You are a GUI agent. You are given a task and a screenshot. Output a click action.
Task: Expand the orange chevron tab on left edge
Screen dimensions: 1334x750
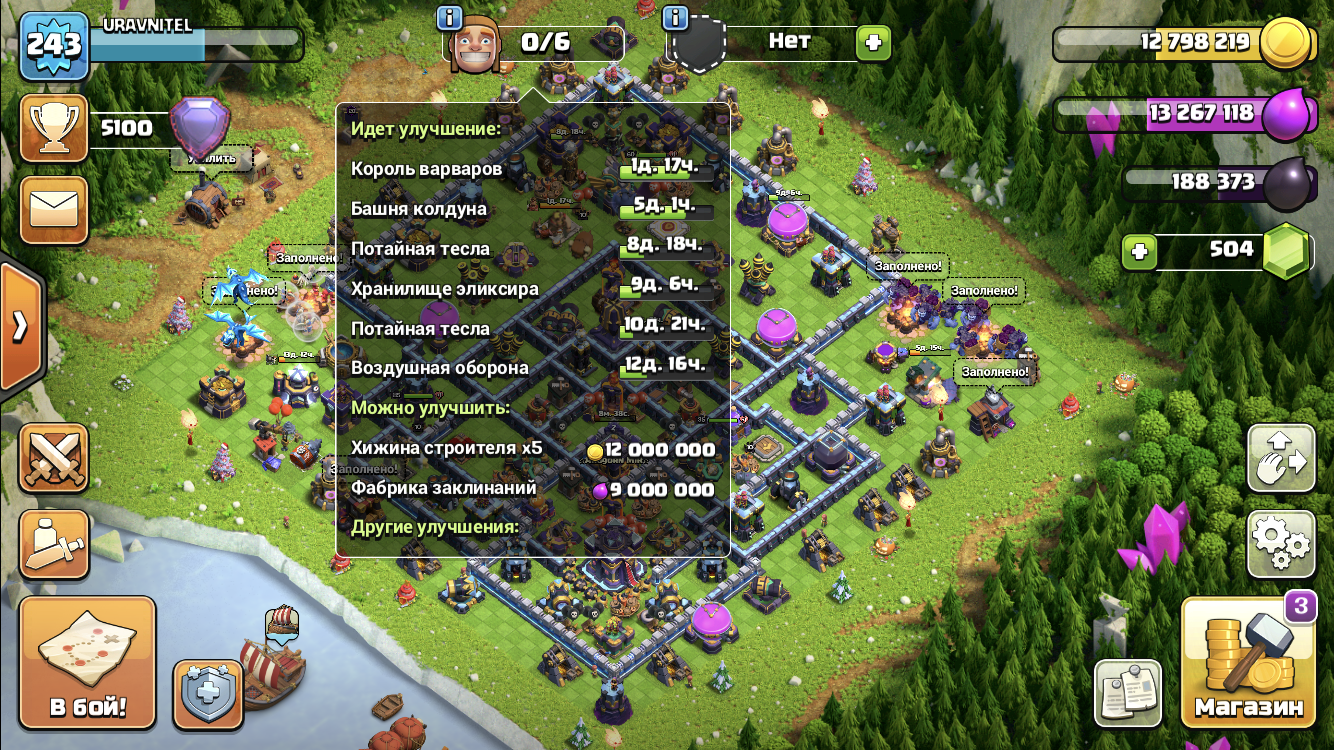(20, 325)
